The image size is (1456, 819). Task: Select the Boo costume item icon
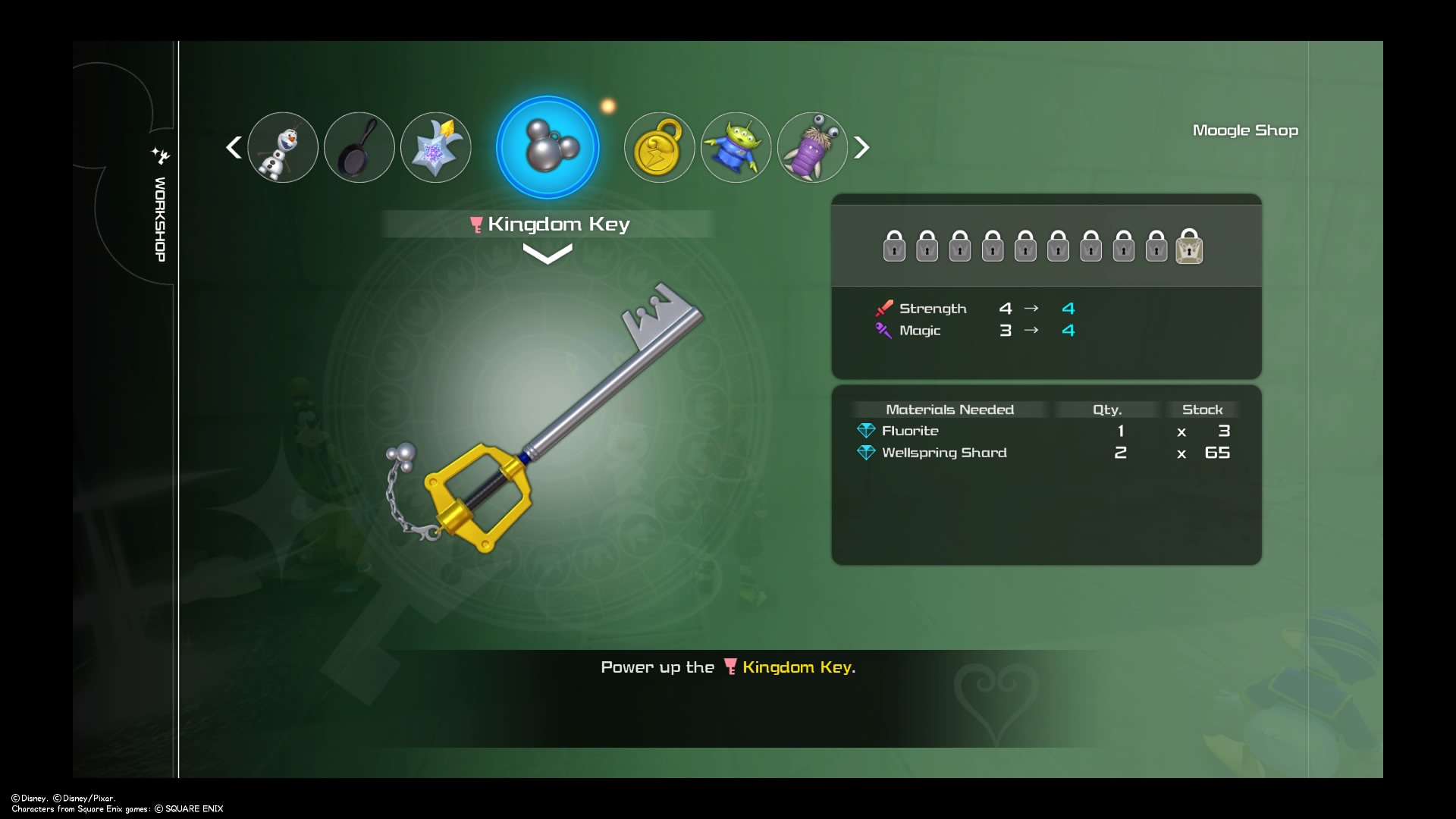point(811,147)
